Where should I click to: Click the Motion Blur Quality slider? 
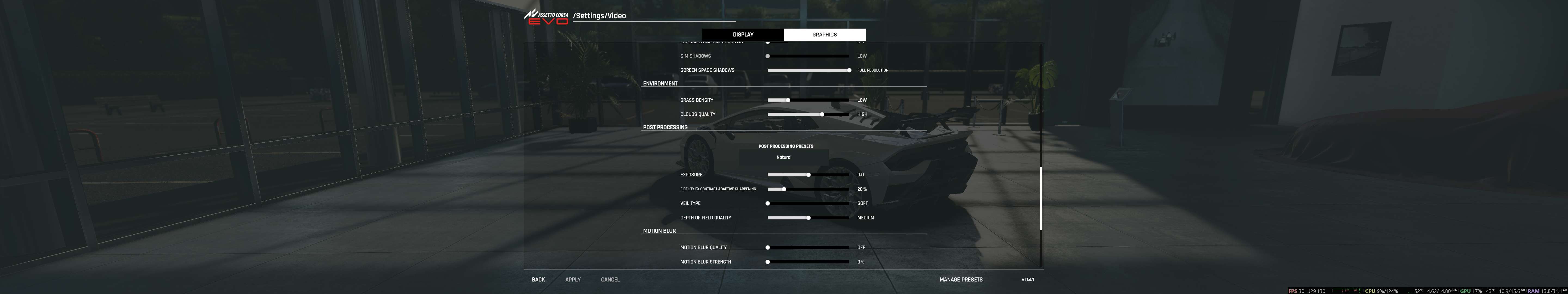pos(808,248)
